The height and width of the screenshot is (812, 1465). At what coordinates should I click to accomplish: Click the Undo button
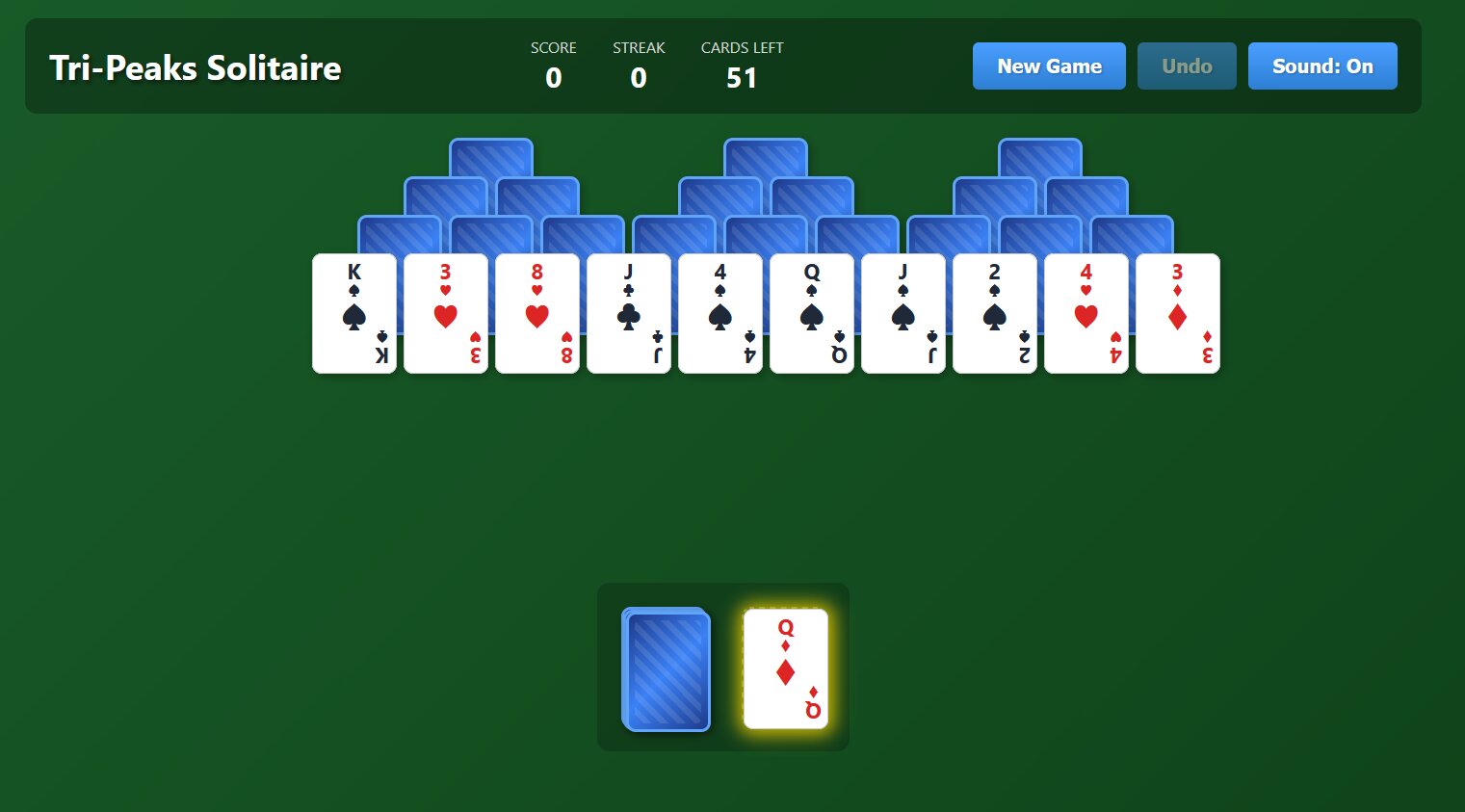point(1187,66)
